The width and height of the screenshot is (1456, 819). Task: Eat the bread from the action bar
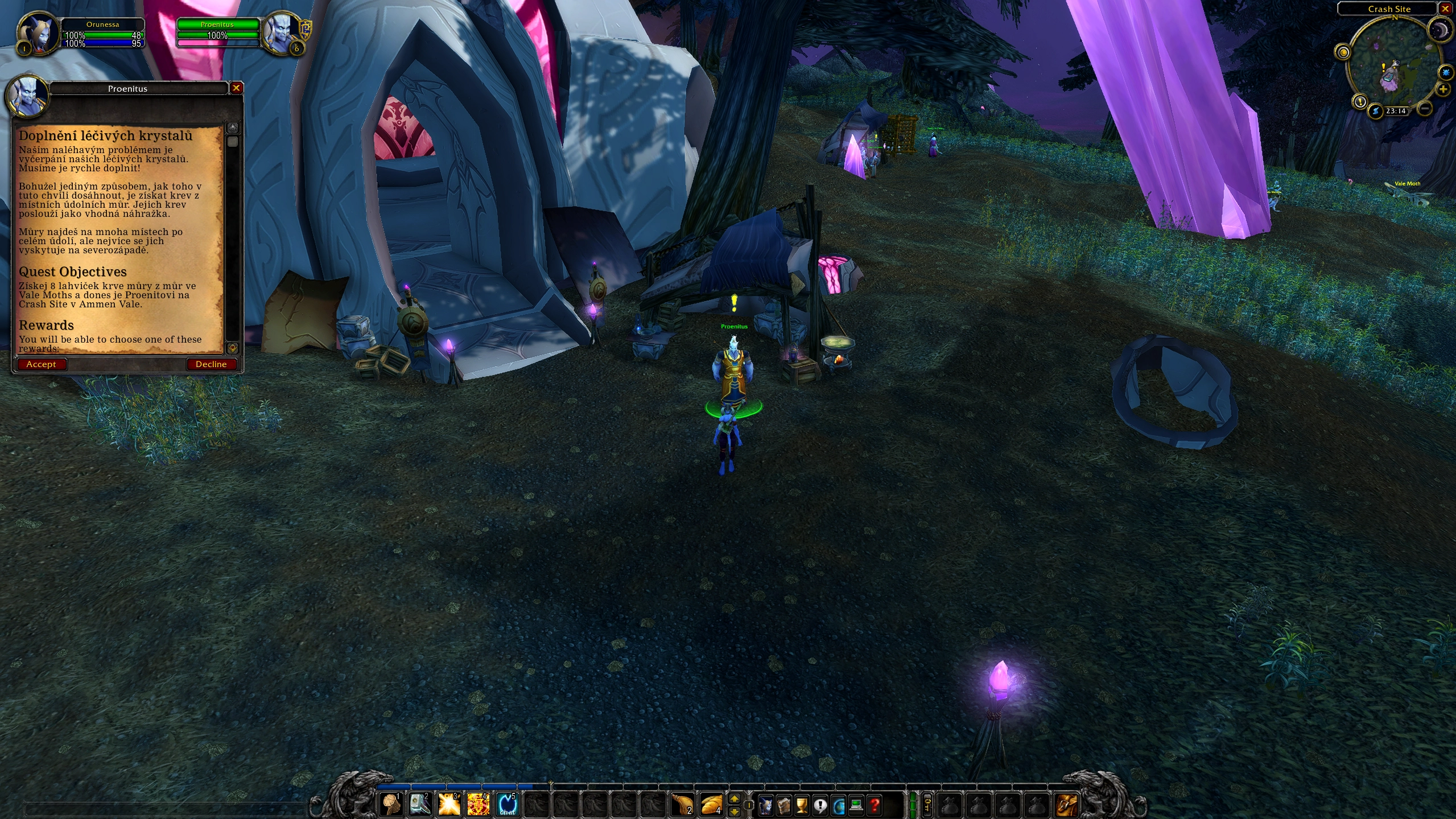[x=711, y=804]
